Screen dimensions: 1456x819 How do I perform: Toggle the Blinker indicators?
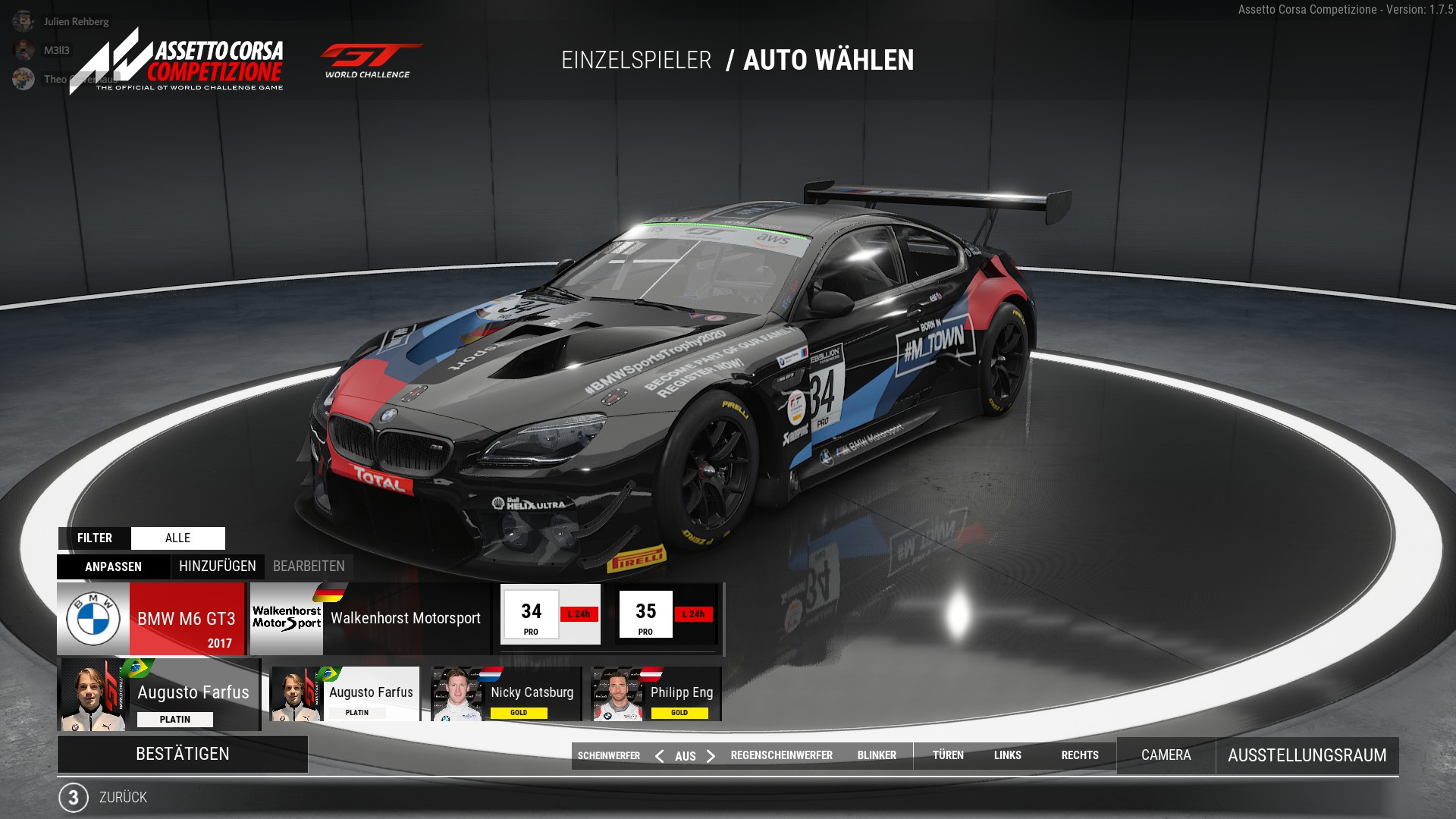coord(877,755)
